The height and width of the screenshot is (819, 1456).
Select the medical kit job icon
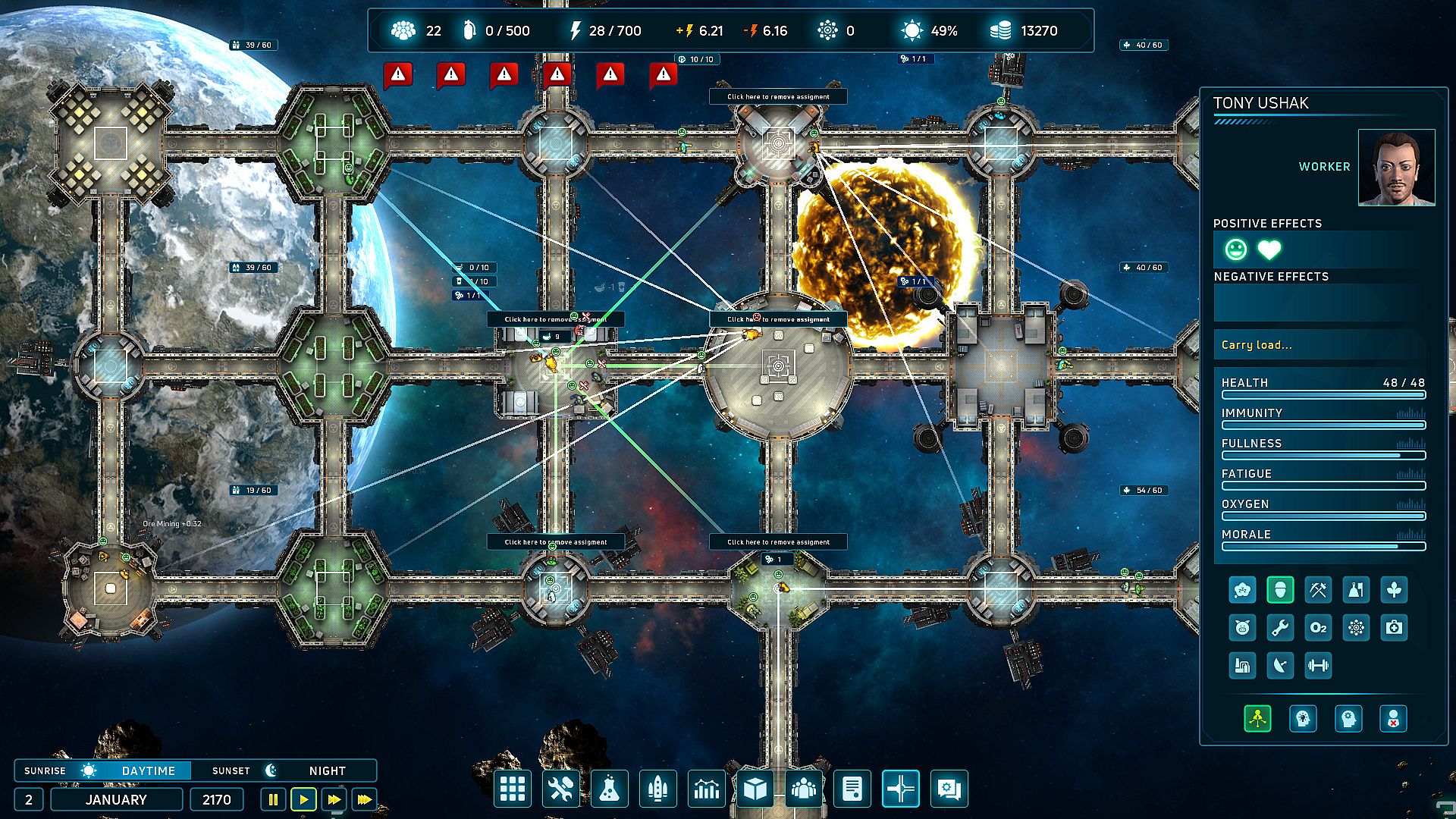(1394, 628)
